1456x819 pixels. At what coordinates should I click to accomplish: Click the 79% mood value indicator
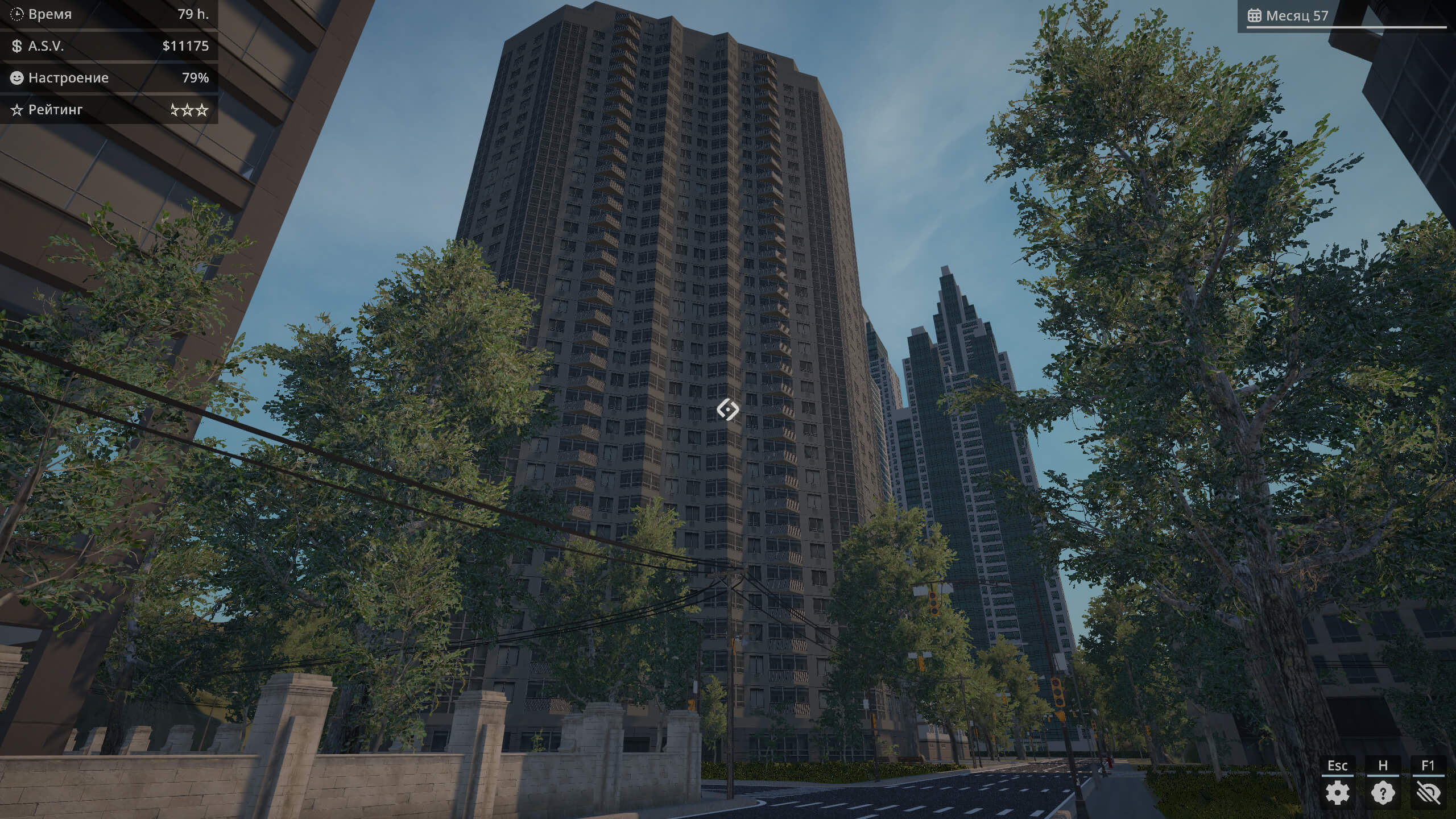(x=196, y=78)
